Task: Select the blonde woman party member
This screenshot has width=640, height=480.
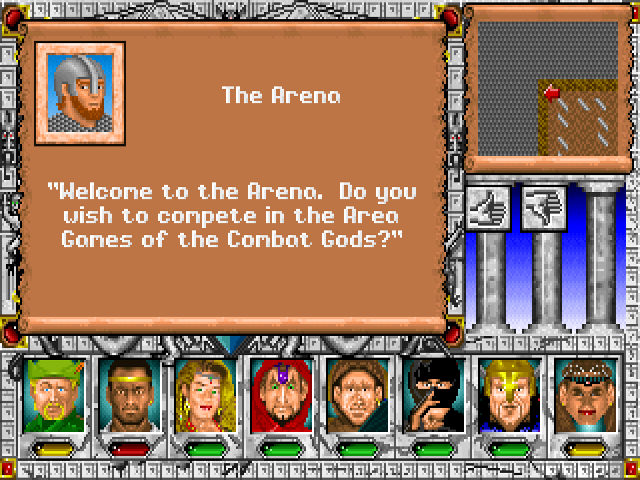Action: pos(202,395)
